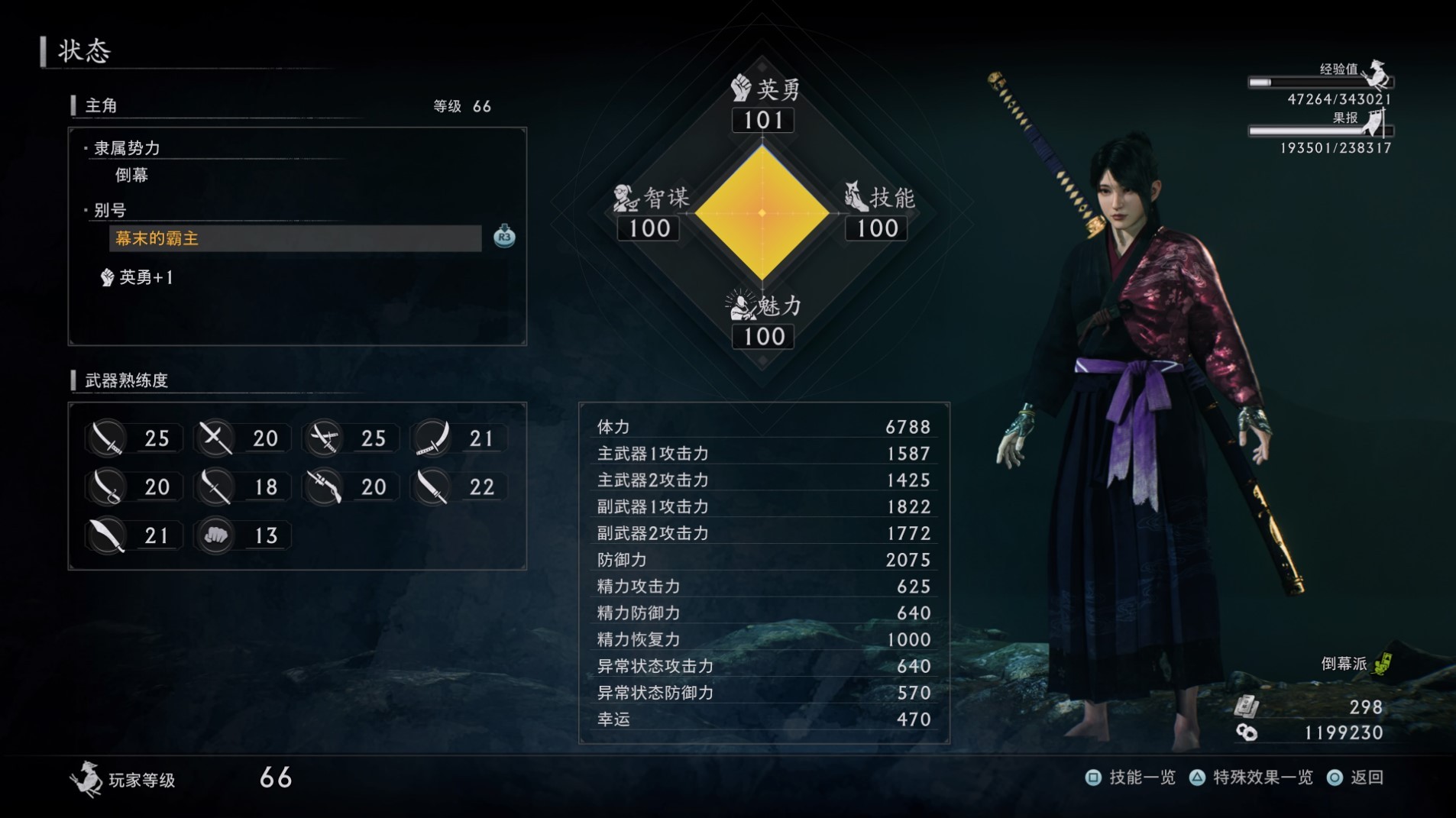
Task: Select the 幕末的霸主 title field
Action: (x=295, y=238)
